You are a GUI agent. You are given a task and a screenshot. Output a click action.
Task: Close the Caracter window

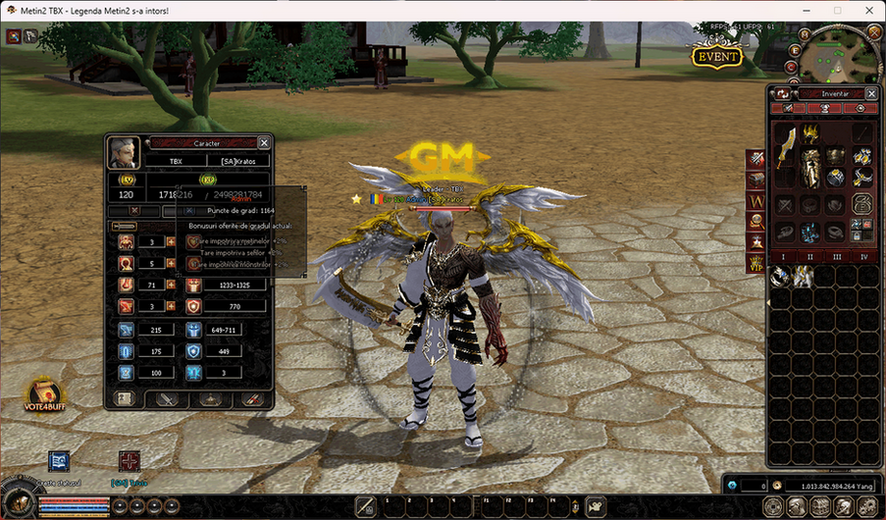[264, 143]
